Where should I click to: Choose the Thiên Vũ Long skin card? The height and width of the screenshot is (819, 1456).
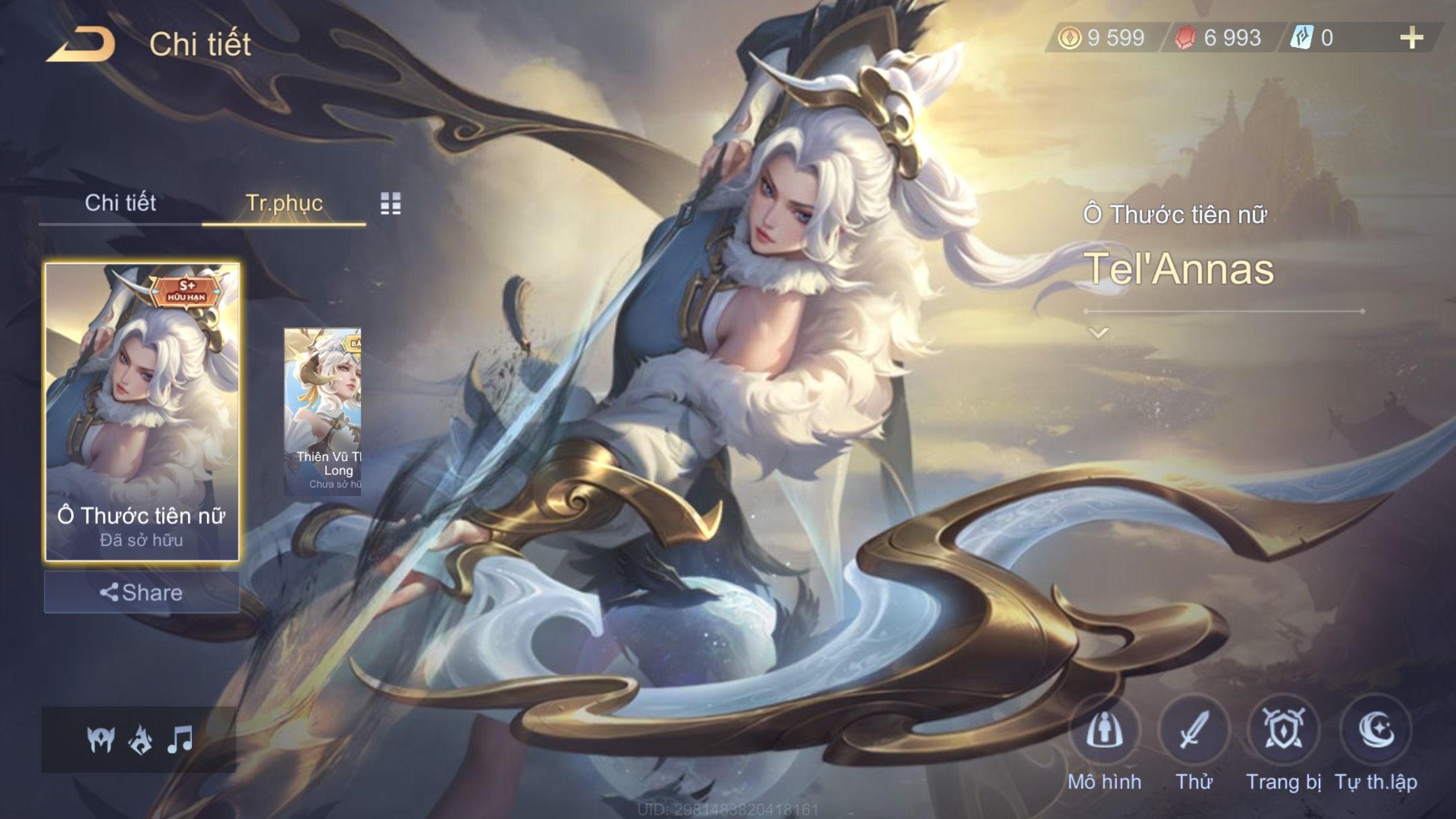pos(323,412)
